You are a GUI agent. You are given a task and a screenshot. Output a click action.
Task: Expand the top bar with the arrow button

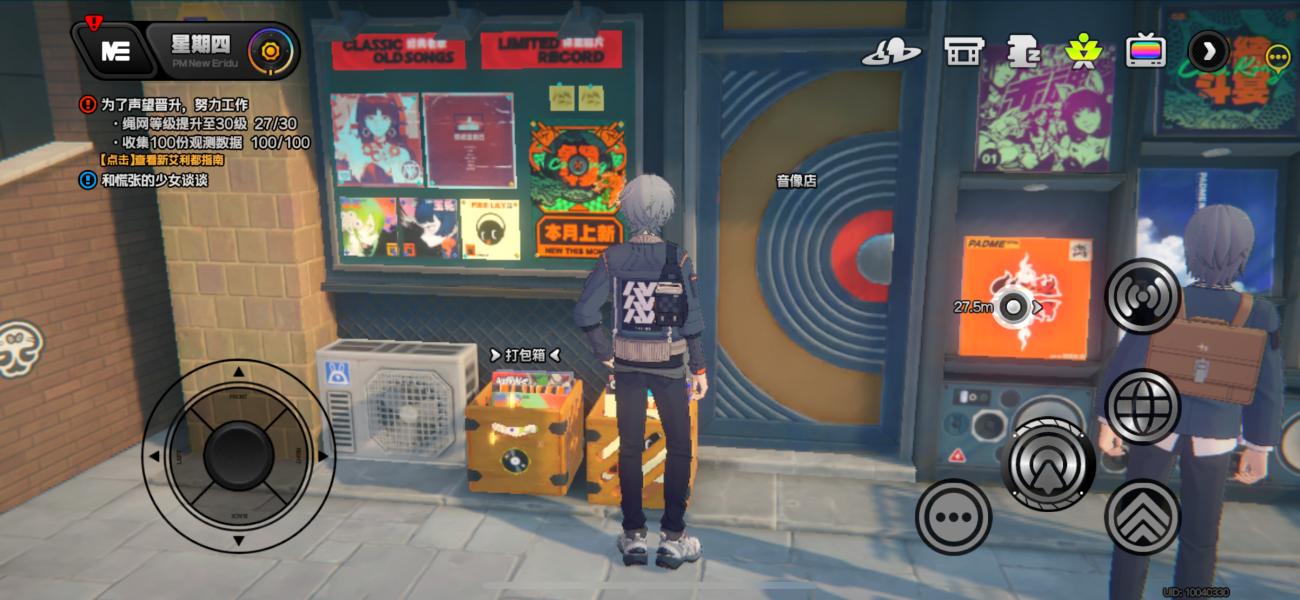tap(1208, 50)
